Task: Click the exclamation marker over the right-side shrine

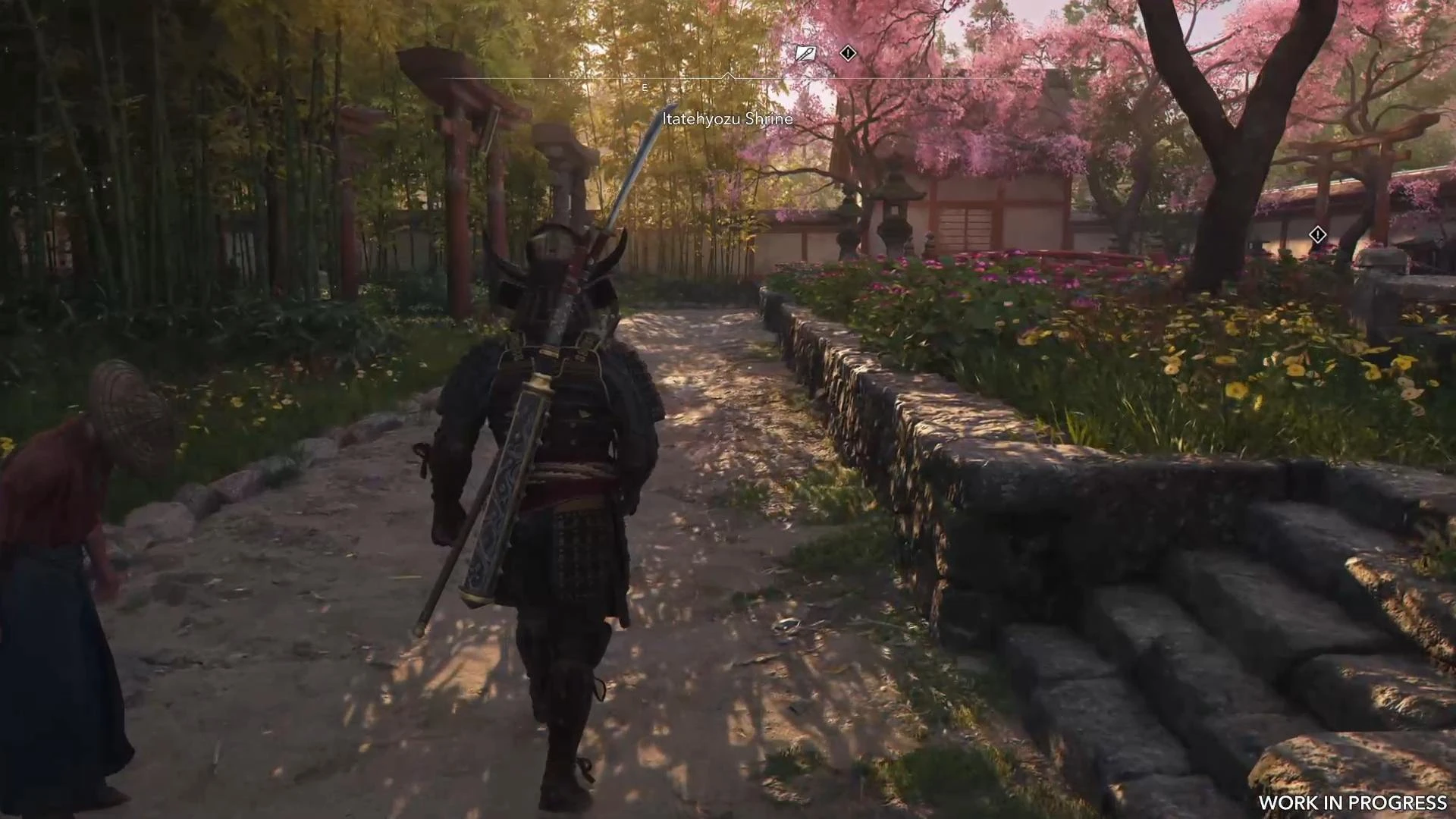Action: 1318,235
